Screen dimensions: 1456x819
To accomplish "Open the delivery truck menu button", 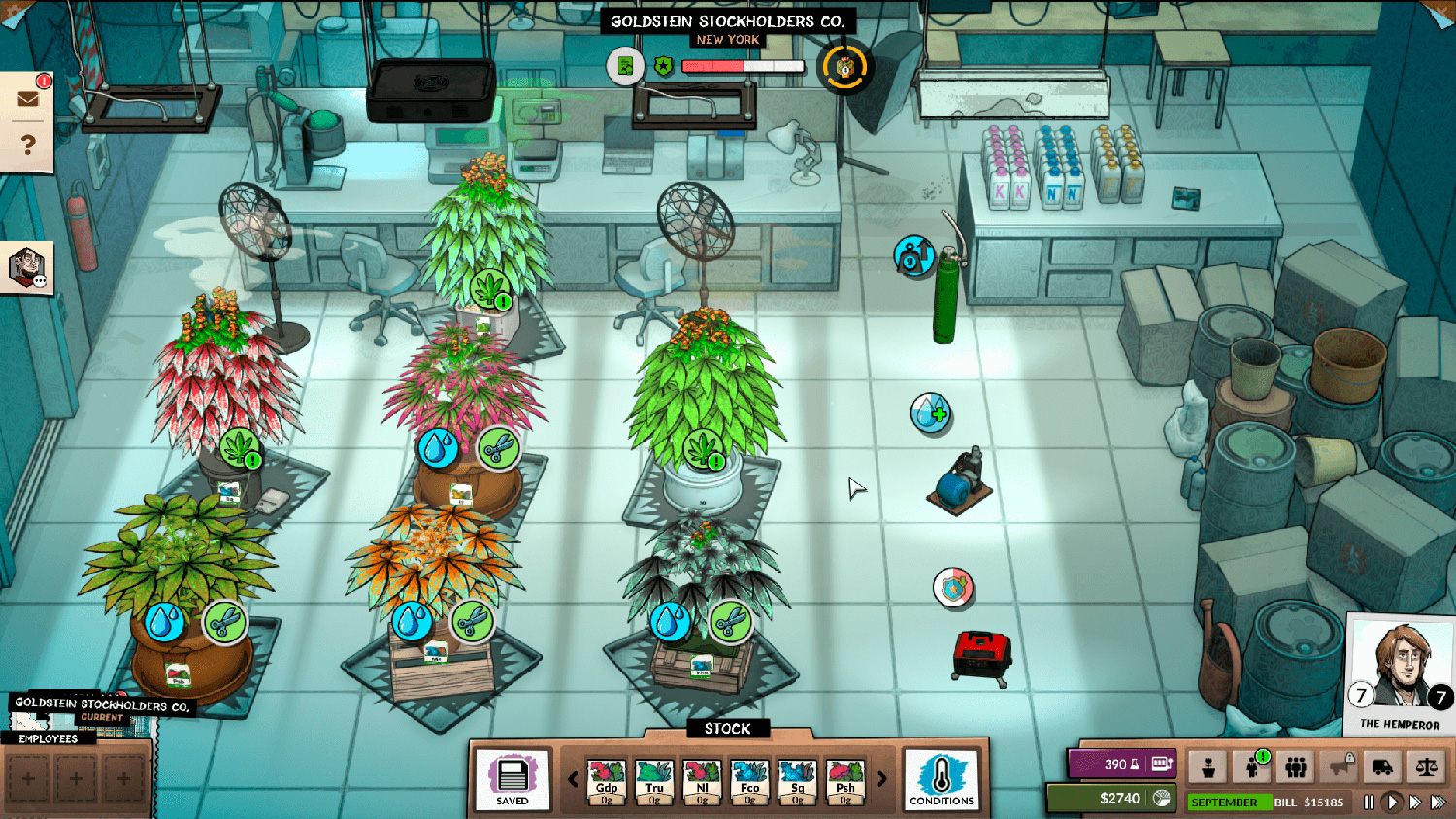I will (x=1382, y=768).
